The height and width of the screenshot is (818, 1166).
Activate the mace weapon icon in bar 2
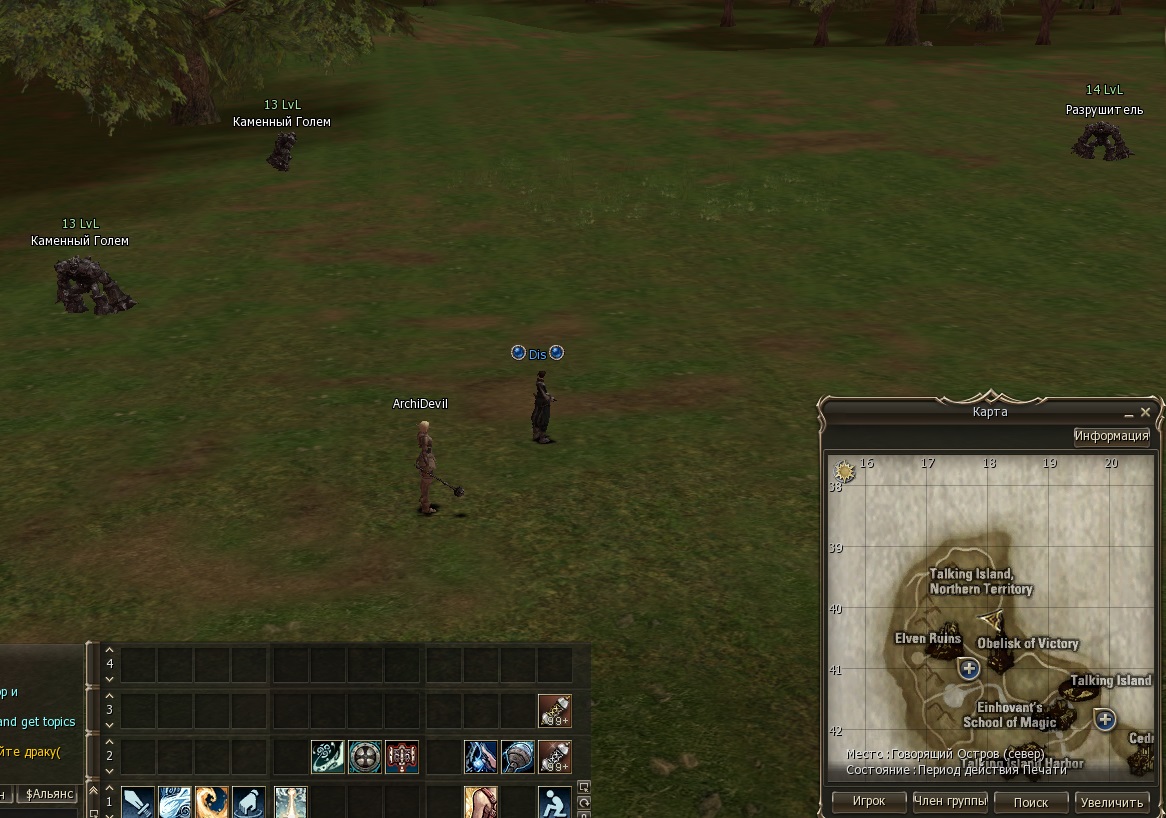coord(517,756)
